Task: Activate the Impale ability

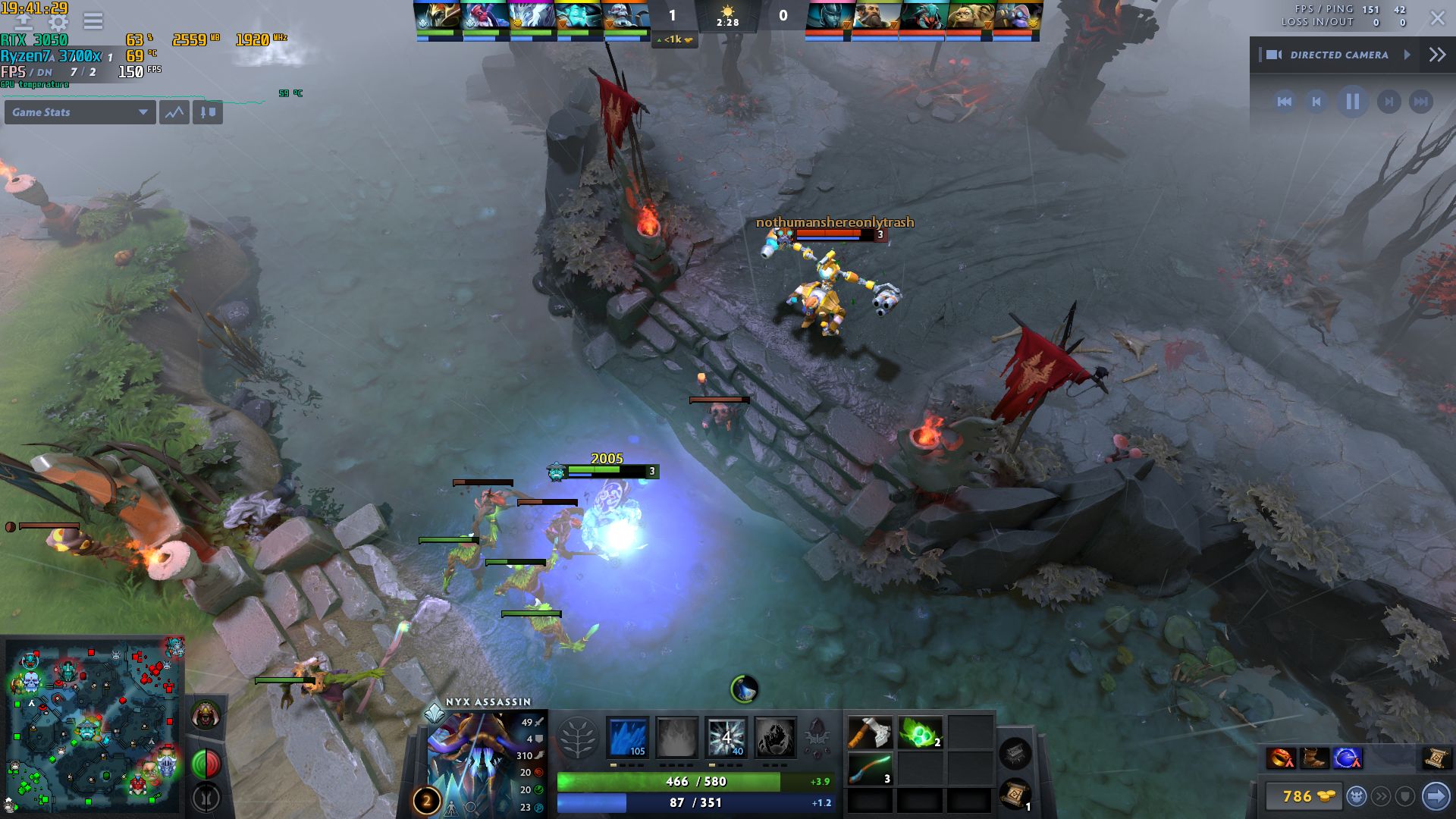Action: [x=627, y=737]
